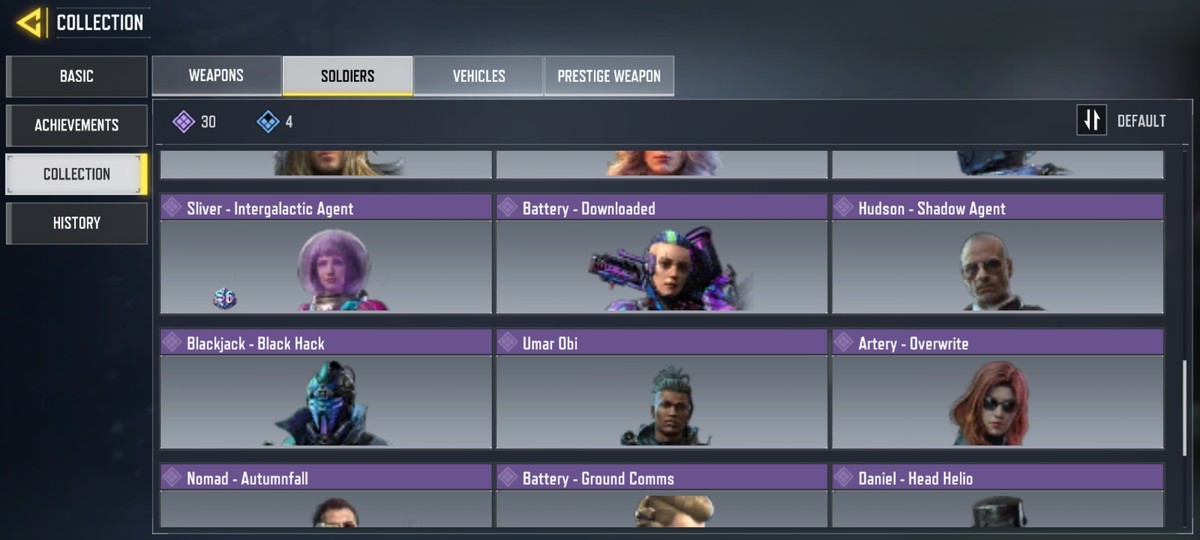This screenshot has width=1200, height=540.
Task: Choose Artery - Overwrite skin
Action: click(x=998, y=390)
